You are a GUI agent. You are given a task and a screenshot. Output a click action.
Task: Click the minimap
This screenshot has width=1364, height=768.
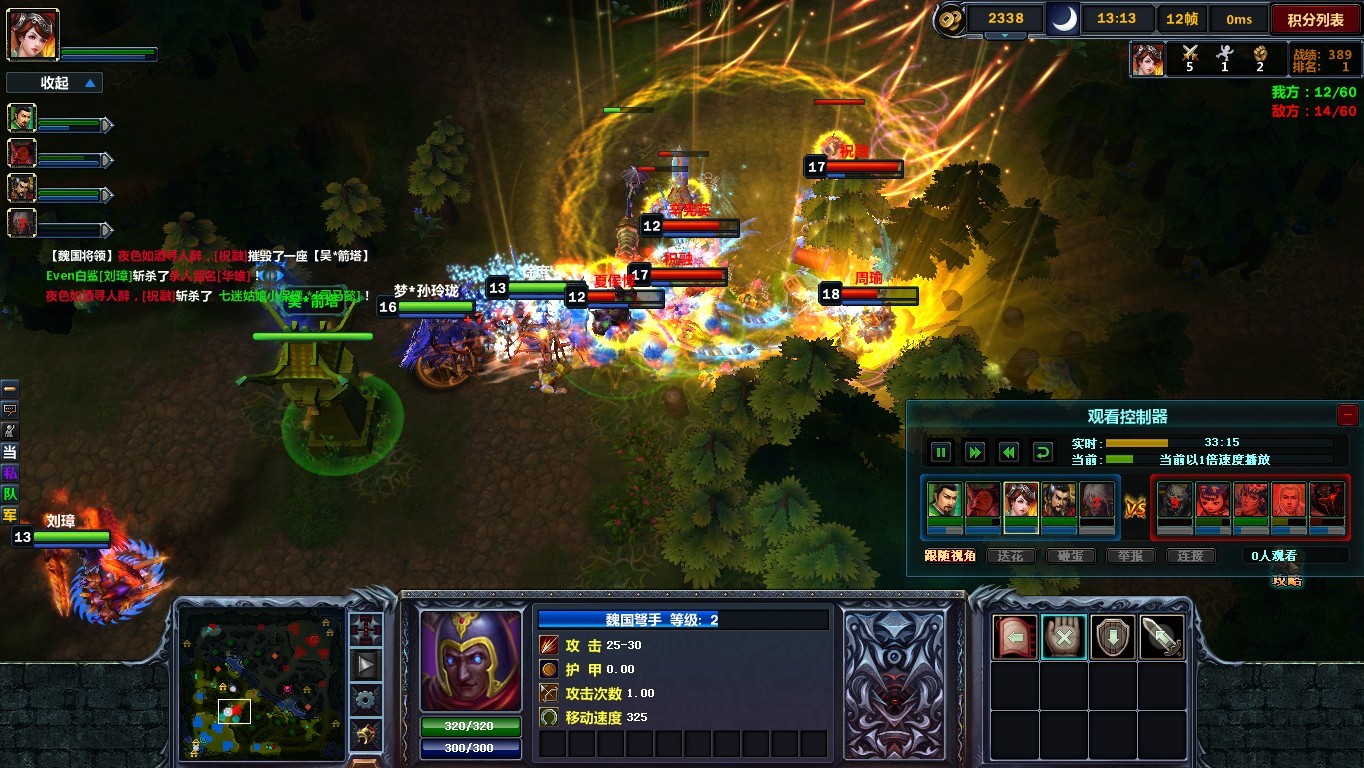262,680
